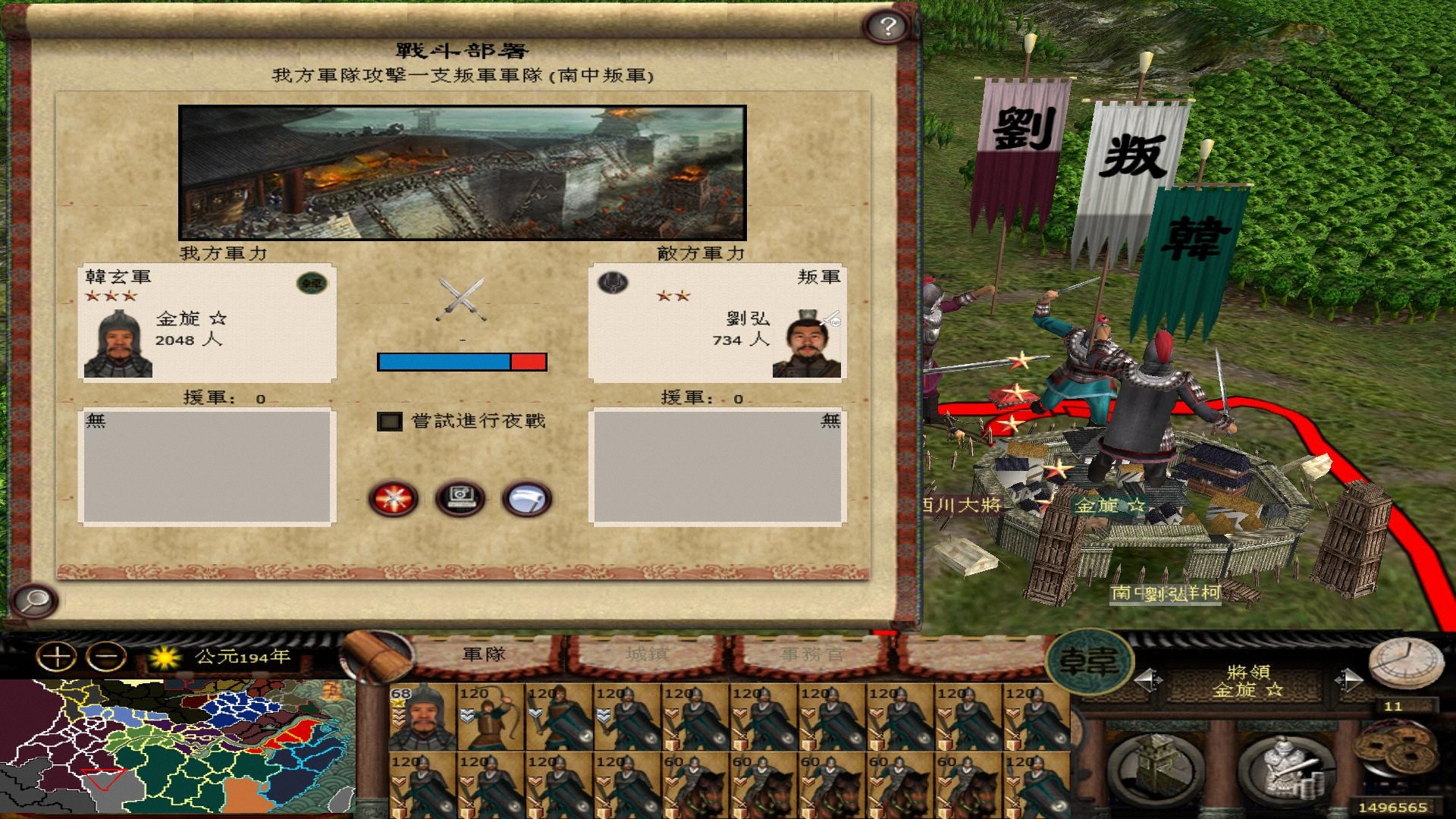Click the left arrow to cycle previous general
The height and width of the screenshot is (819, 1456).
(x=1149, y=680)
